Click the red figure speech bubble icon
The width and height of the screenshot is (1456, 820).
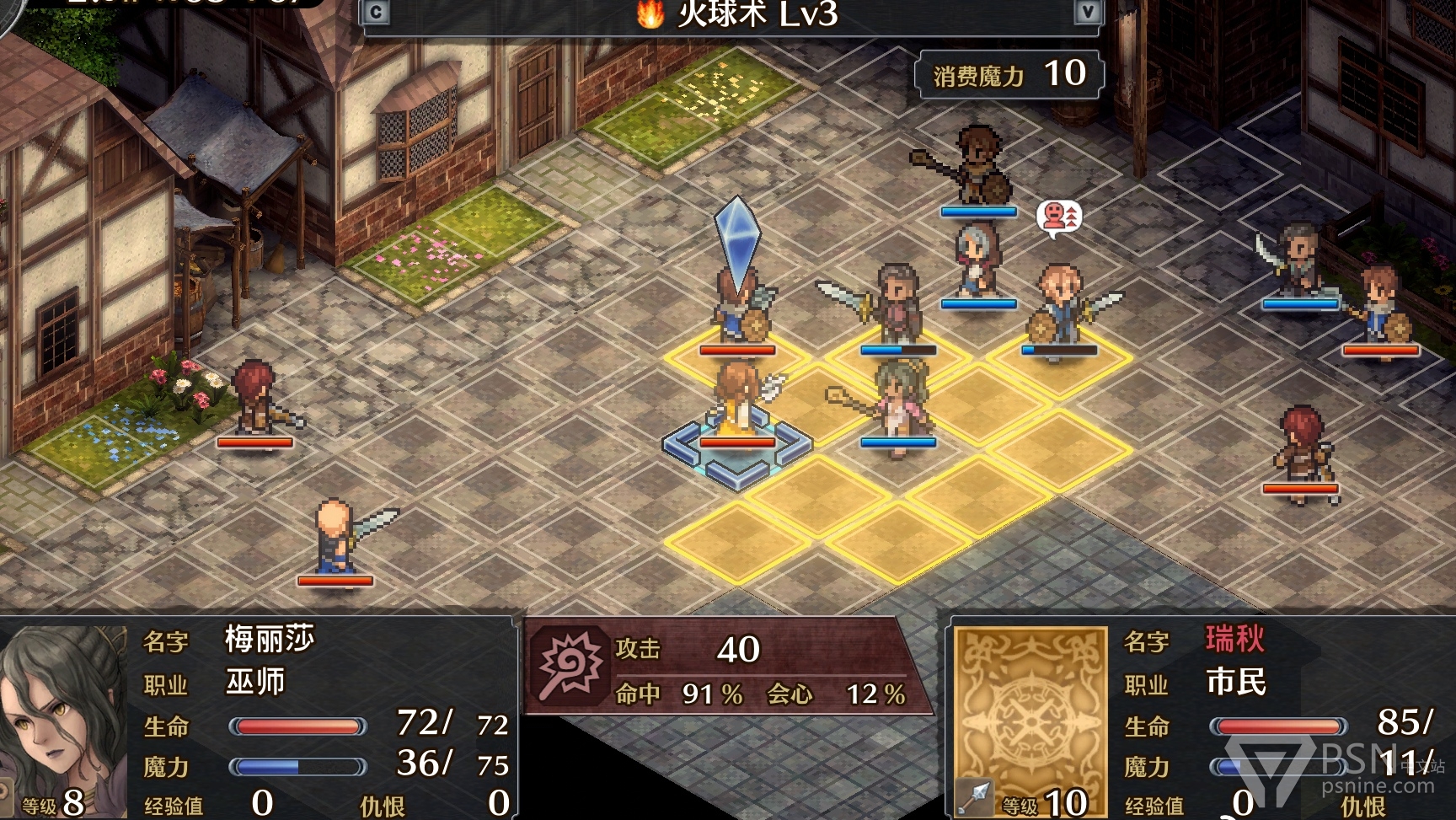pos(1058,217)
